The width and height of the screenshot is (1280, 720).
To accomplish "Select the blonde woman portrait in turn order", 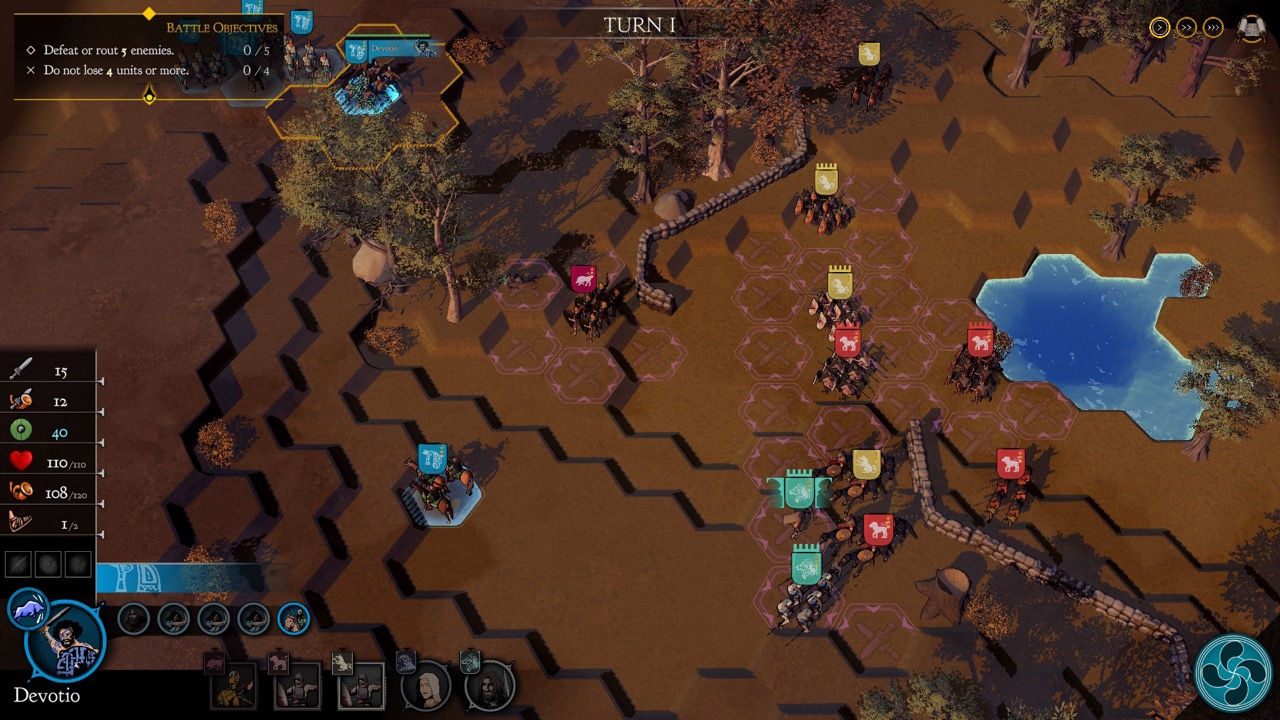I will click(425, 686).
